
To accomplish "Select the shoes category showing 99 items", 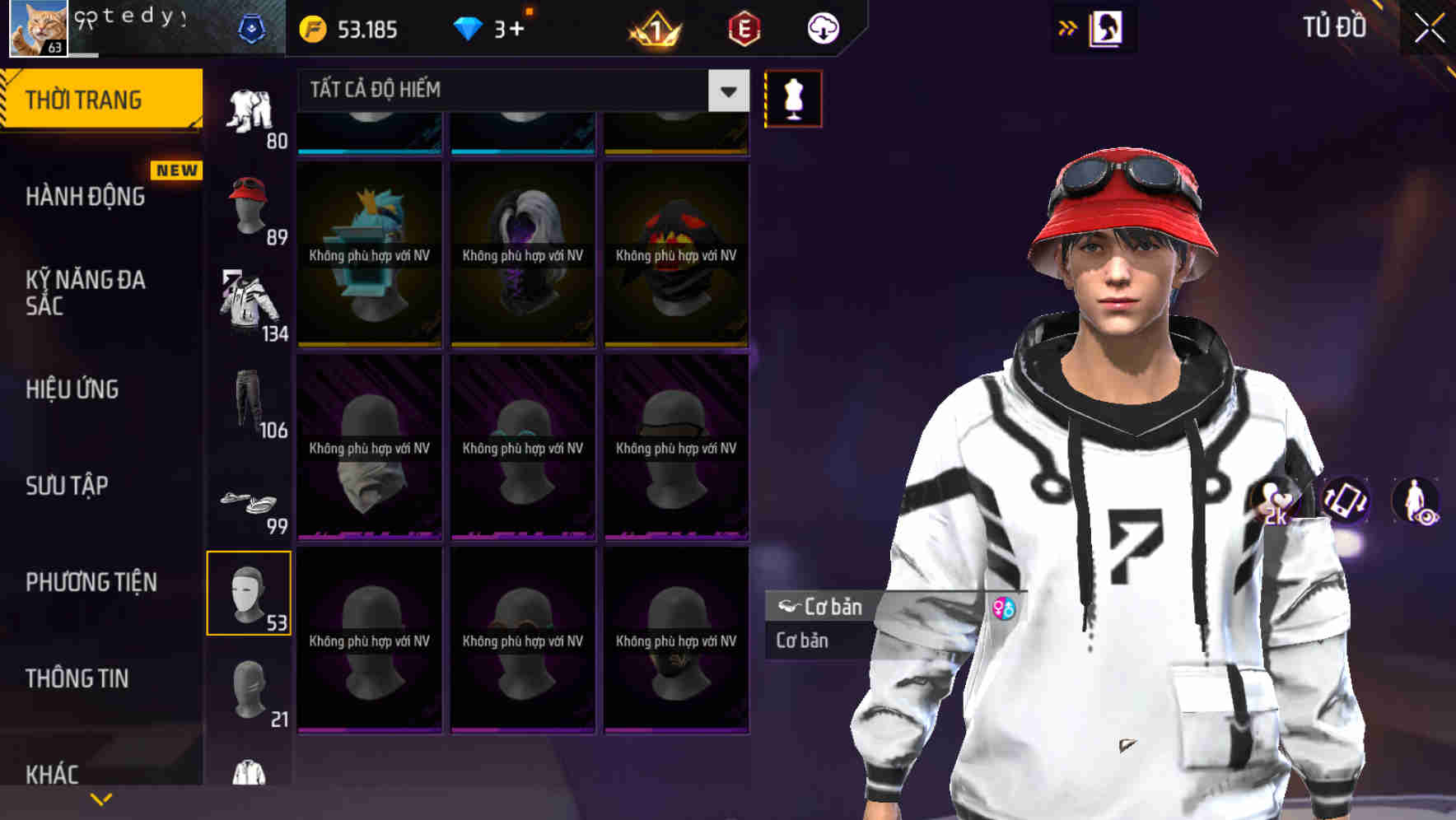I will point(248,502).
